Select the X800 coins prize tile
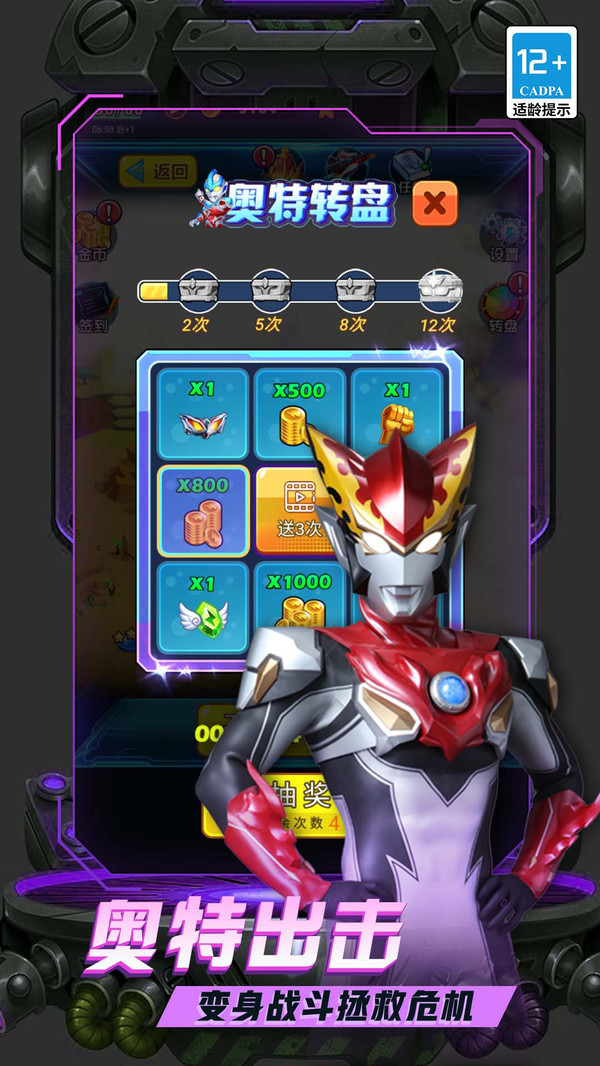The image size is (600, 1066). tap(203, 511)
